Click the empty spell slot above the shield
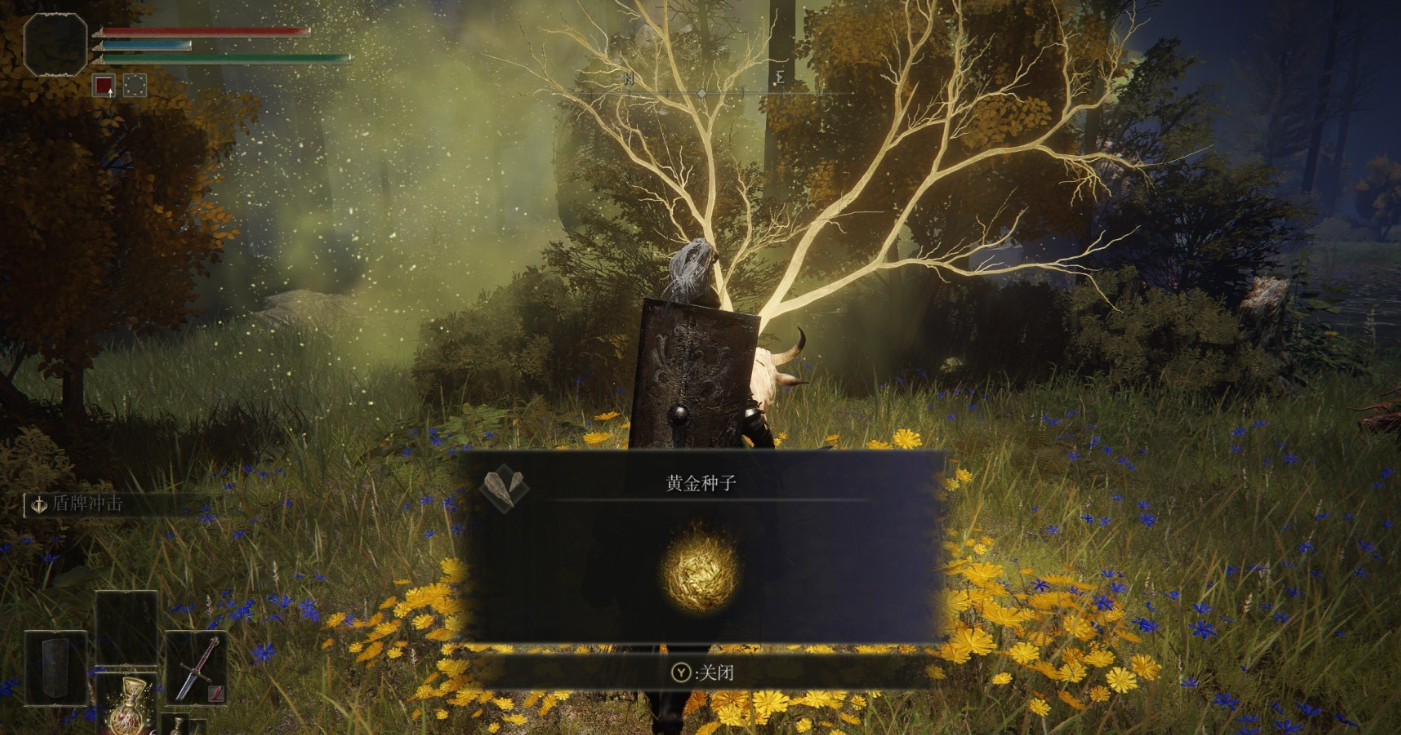The image size is (1401, 735). pyautogui.click(x=126, y=625)
